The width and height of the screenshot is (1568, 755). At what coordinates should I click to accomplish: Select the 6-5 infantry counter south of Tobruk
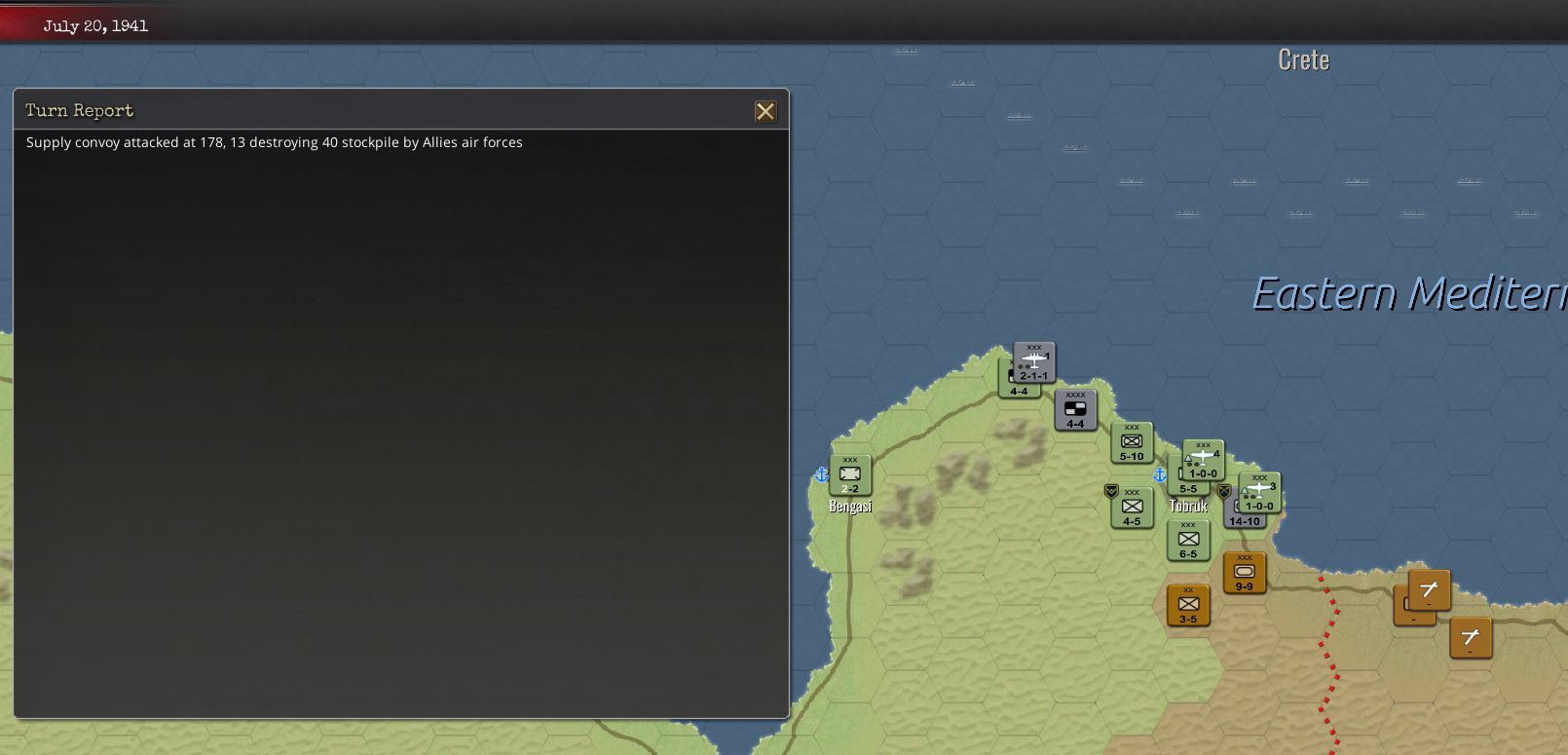point(1188,541)
